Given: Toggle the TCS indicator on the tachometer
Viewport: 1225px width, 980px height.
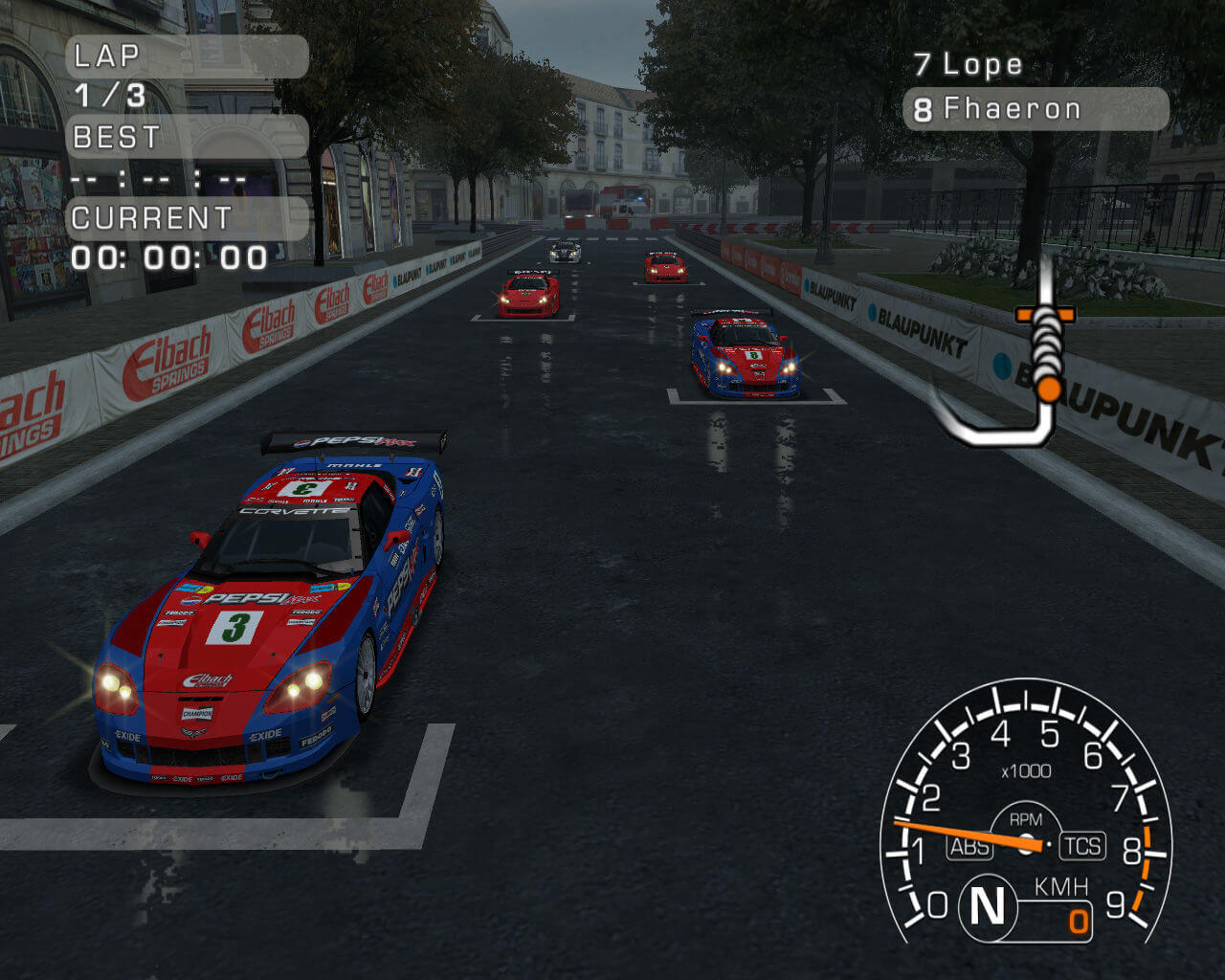Looking at the screenshot, I should pos(1081,847).
